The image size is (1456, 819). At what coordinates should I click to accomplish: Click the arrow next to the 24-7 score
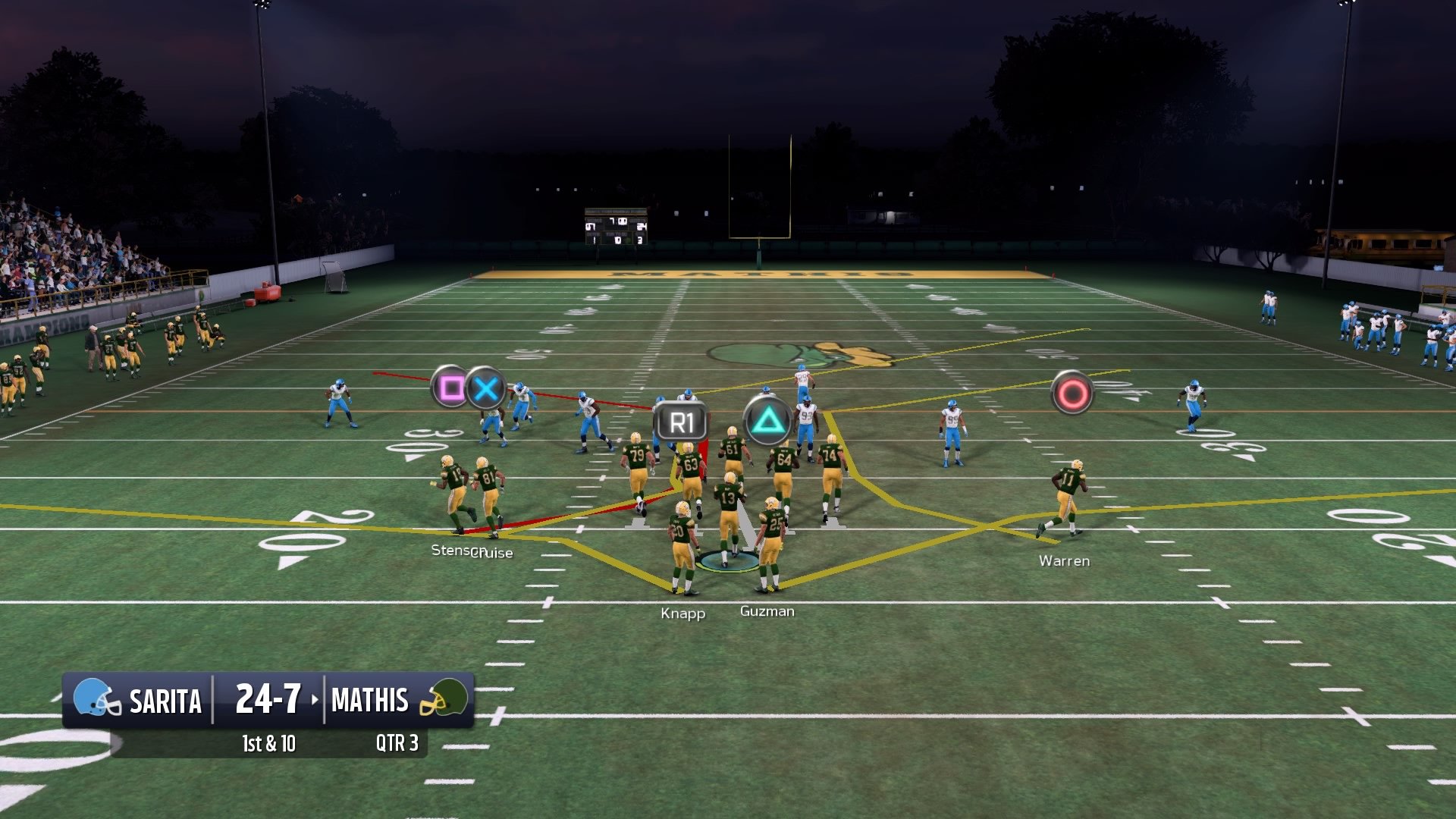click(x=316, y=701)
